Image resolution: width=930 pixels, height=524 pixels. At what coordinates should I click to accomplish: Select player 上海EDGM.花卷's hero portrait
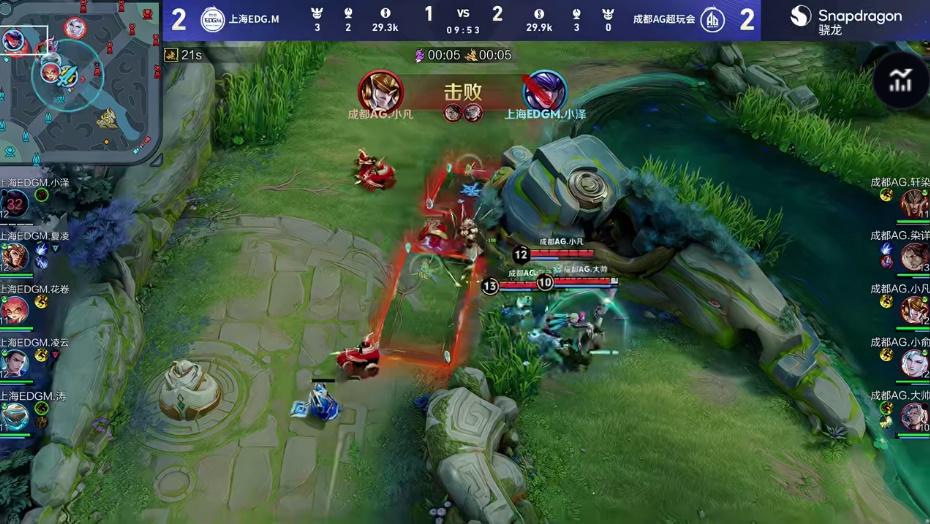pyautogui.click(x=15, y=310)
